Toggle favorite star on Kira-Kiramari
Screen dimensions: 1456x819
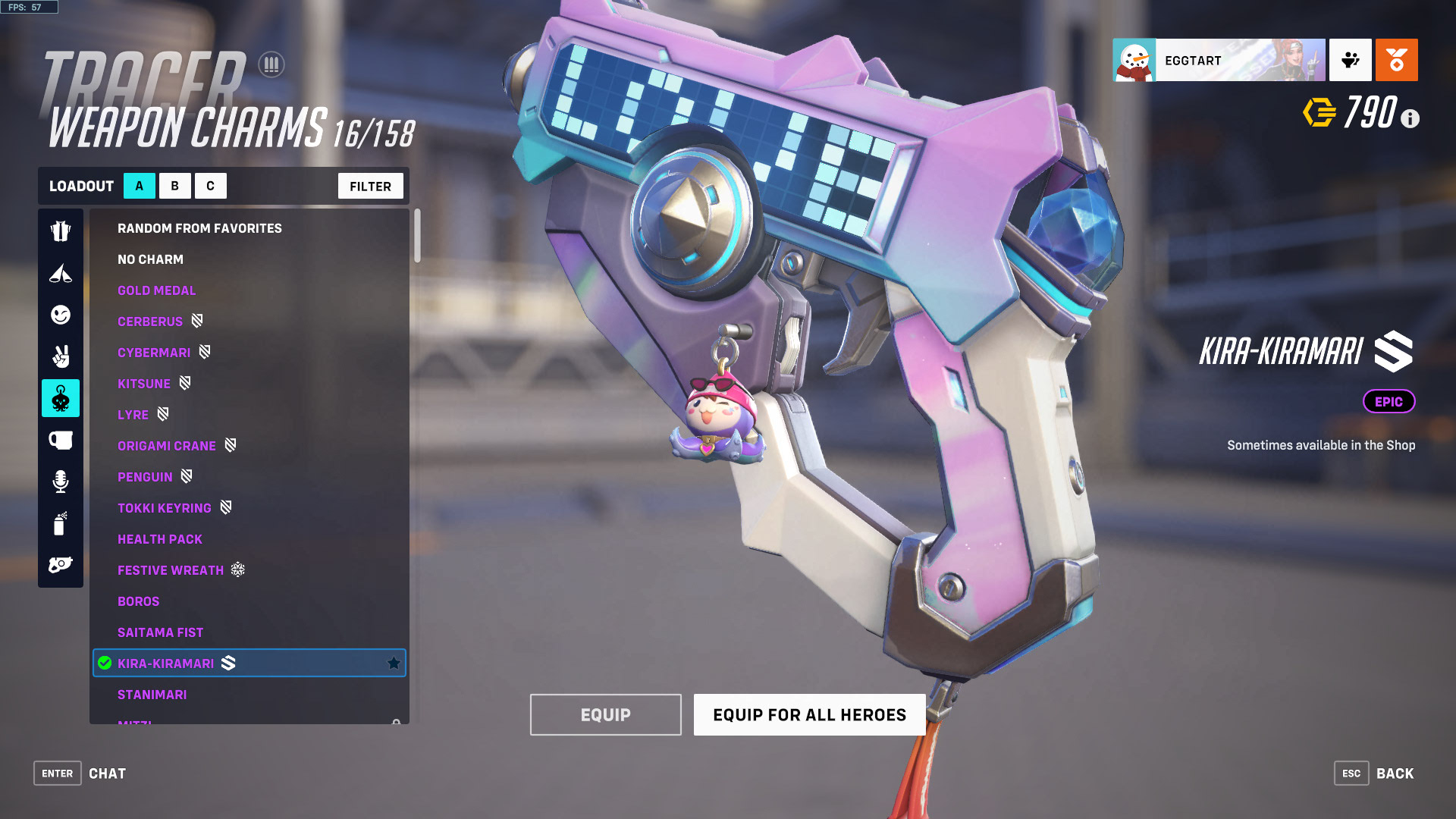[394, 664]
